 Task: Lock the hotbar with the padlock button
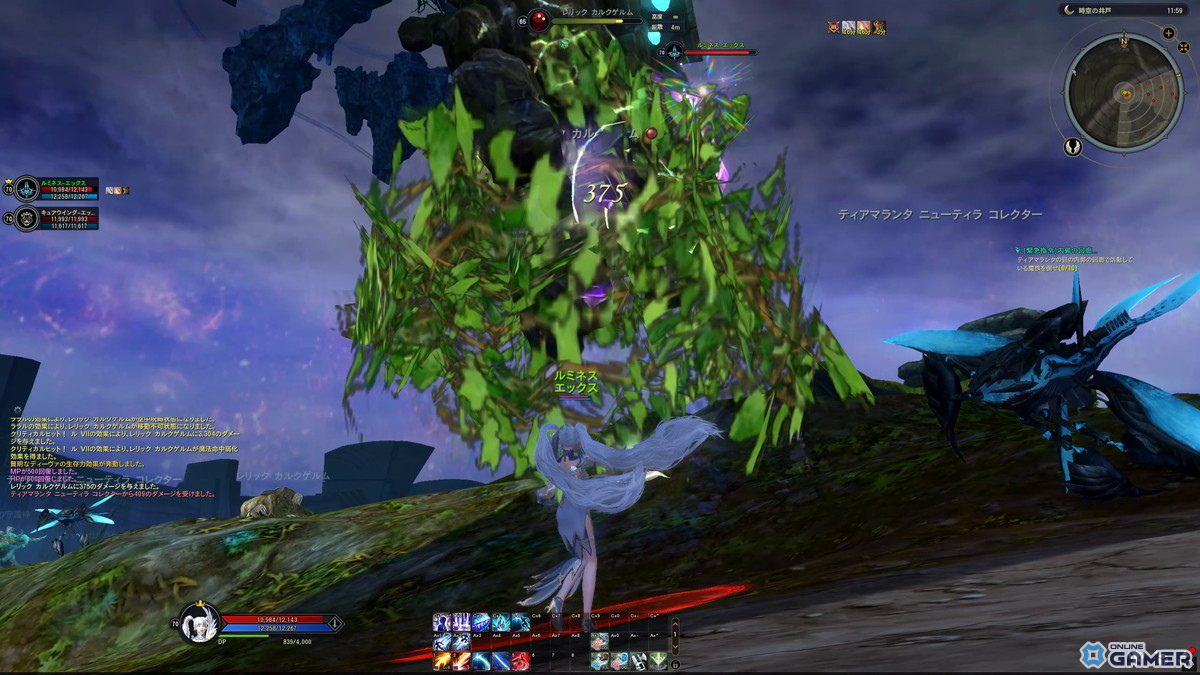point(675,664)
